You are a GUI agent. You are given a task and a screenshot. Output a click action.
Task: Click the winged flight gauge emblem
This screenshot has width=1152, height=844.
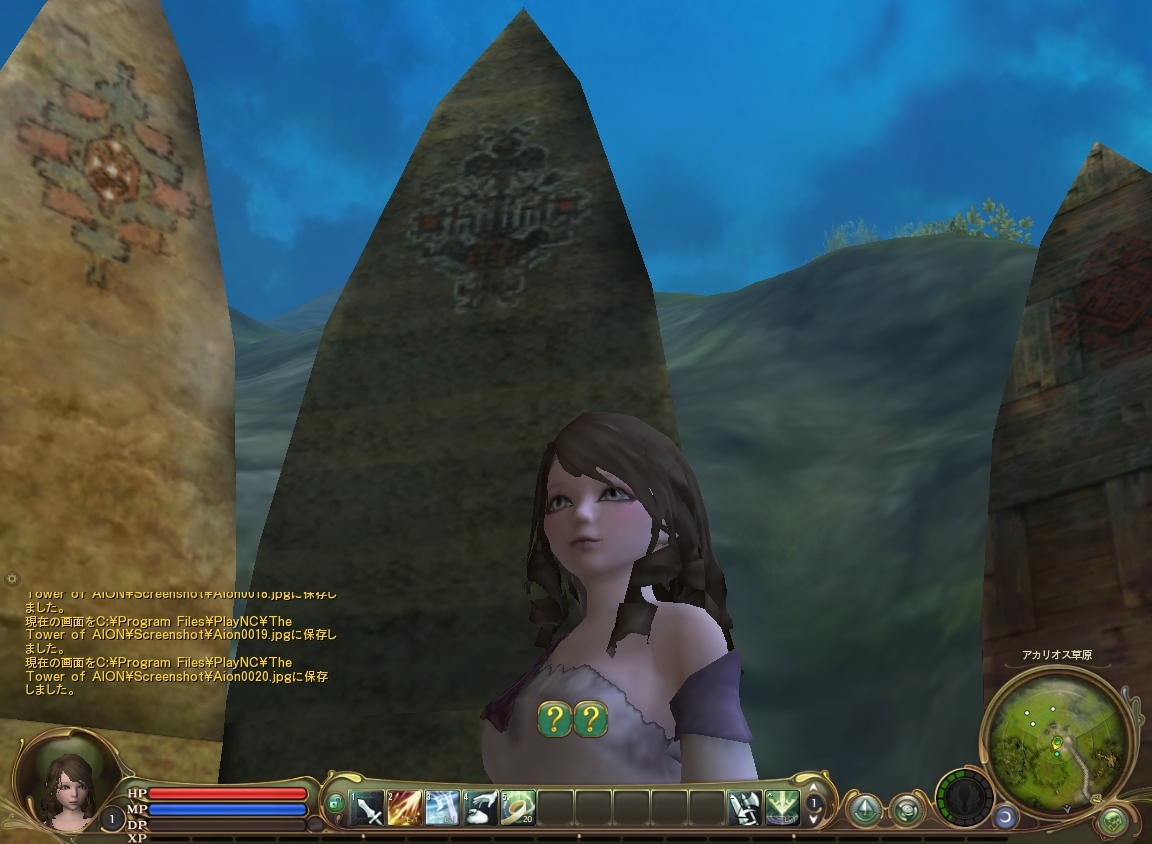pos(965,798)
